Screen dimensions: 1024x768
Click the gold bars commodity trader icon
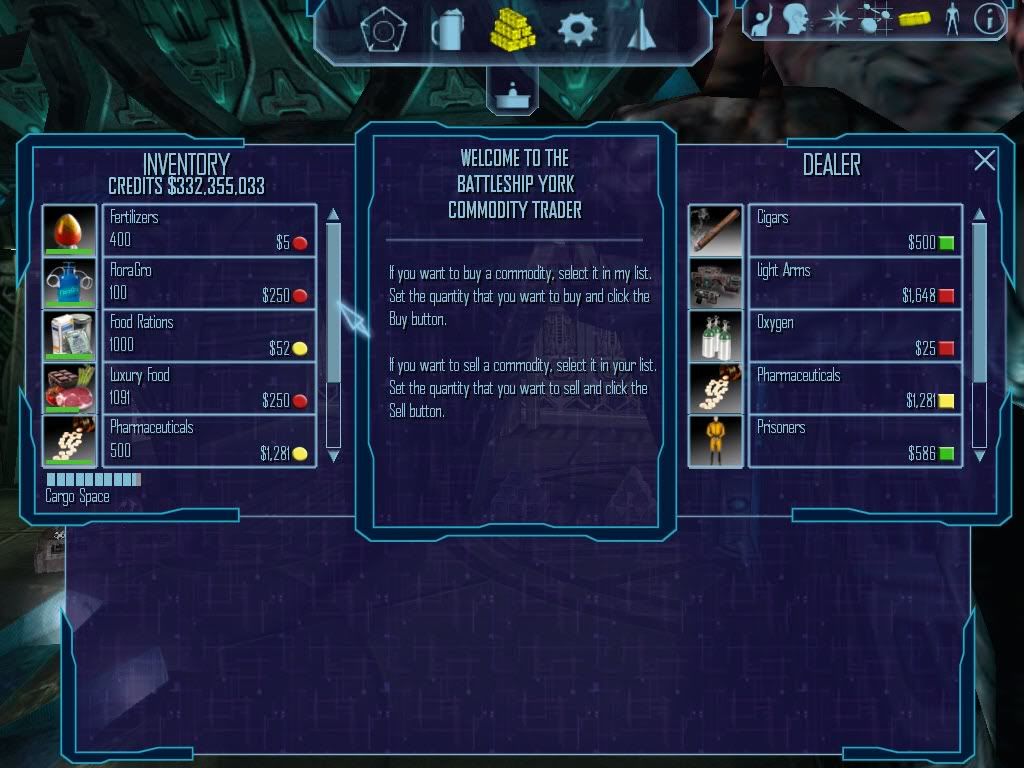point(512,30)
